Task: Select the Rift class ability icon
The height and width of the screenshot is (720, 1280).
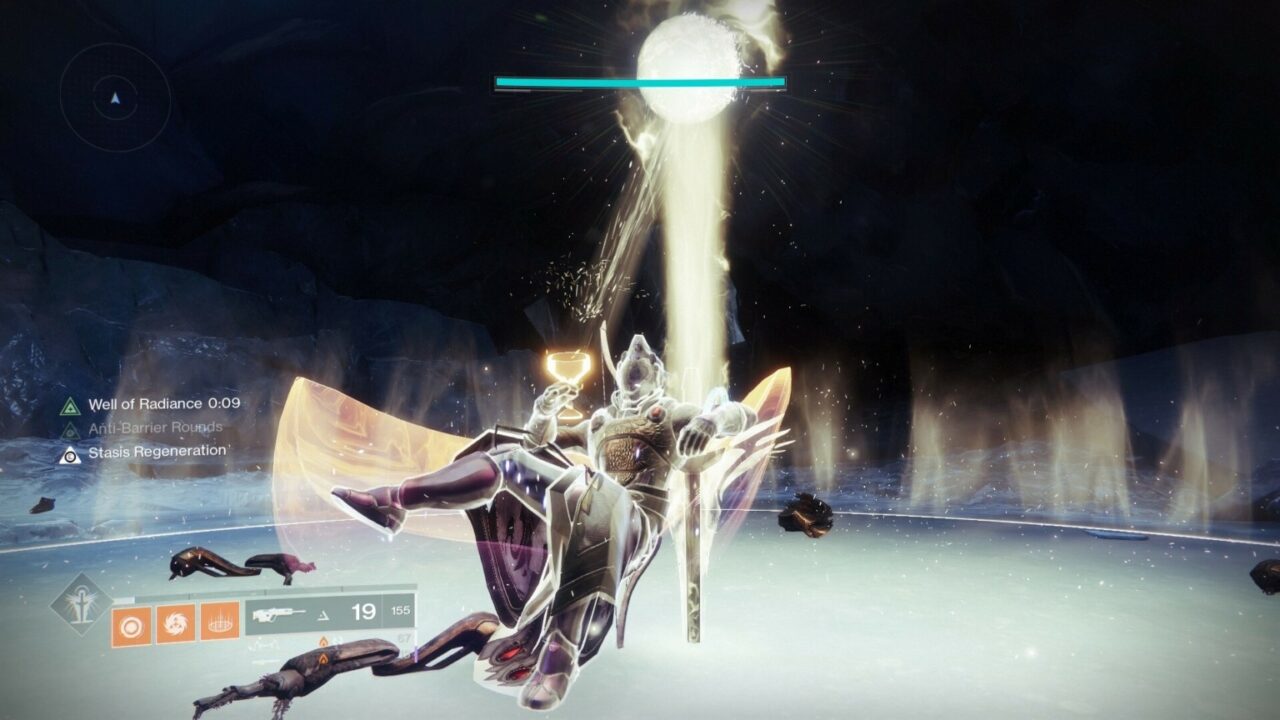Action: pos(219,624)
